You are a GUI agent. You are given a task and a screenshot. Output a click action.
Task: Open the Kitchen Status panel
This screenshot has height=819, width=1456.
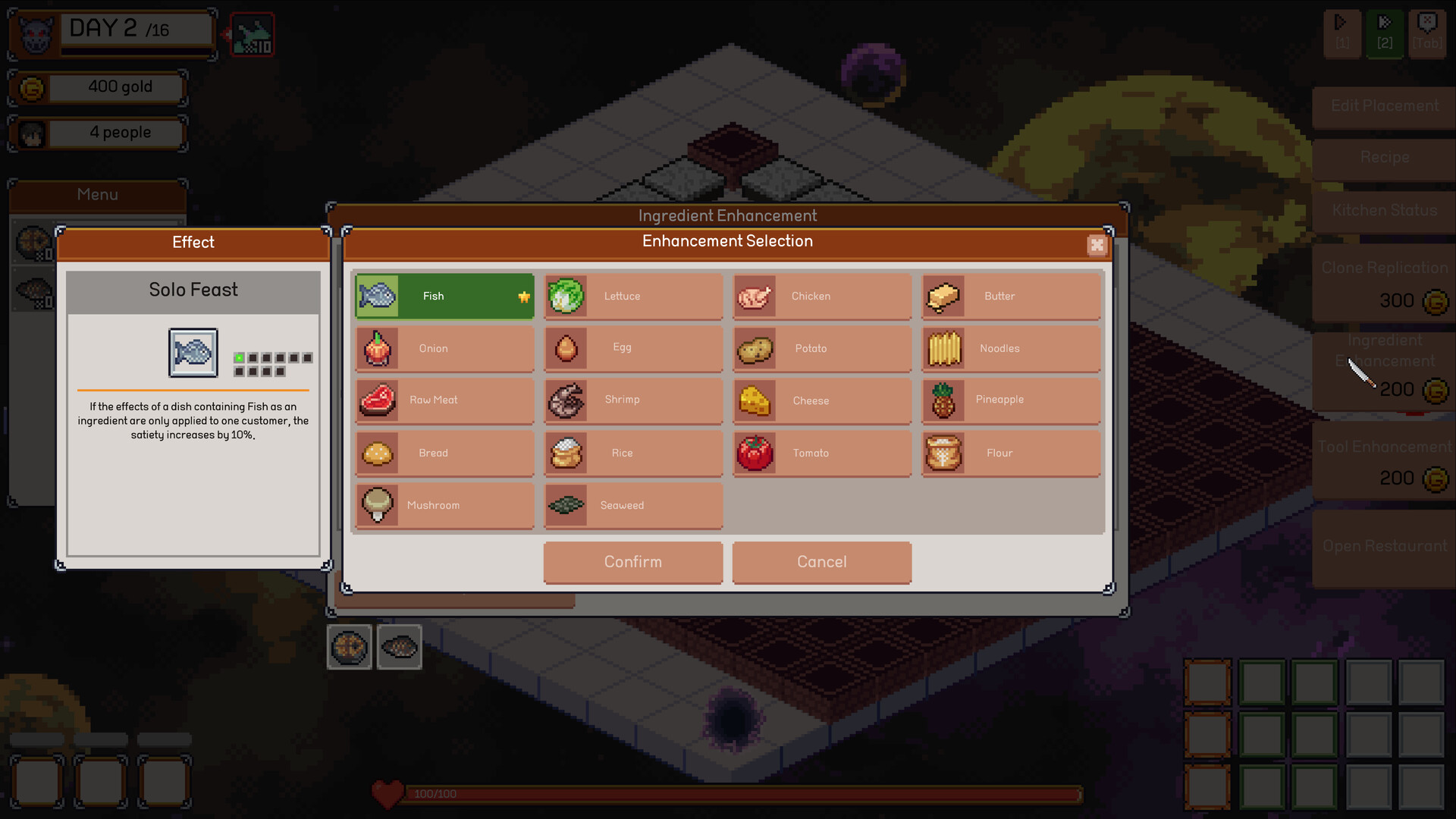[1384, 210]
